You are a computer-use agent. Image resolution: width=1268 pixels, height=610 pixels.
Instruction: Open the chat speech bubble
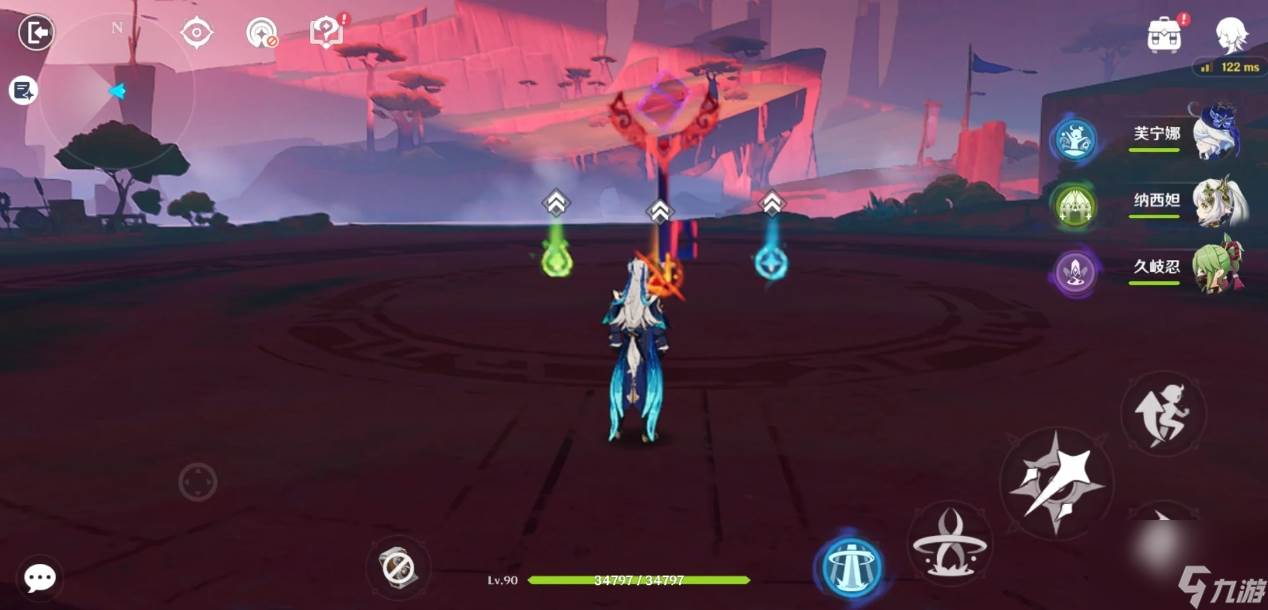click(40, 578)
